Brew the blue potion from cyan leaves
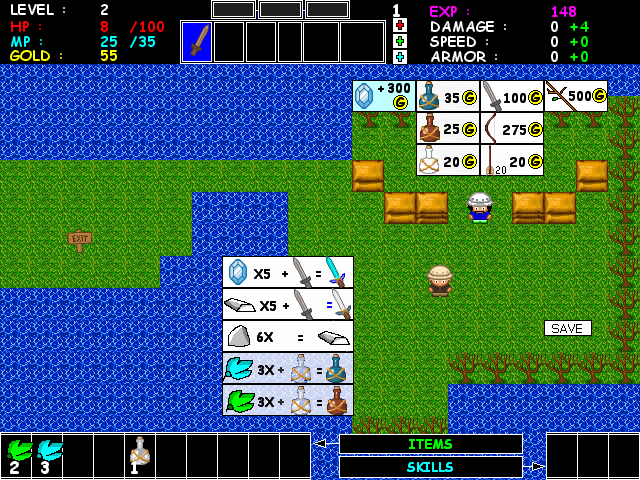This screenshot has height=480, width=640. tap(287, 368)
